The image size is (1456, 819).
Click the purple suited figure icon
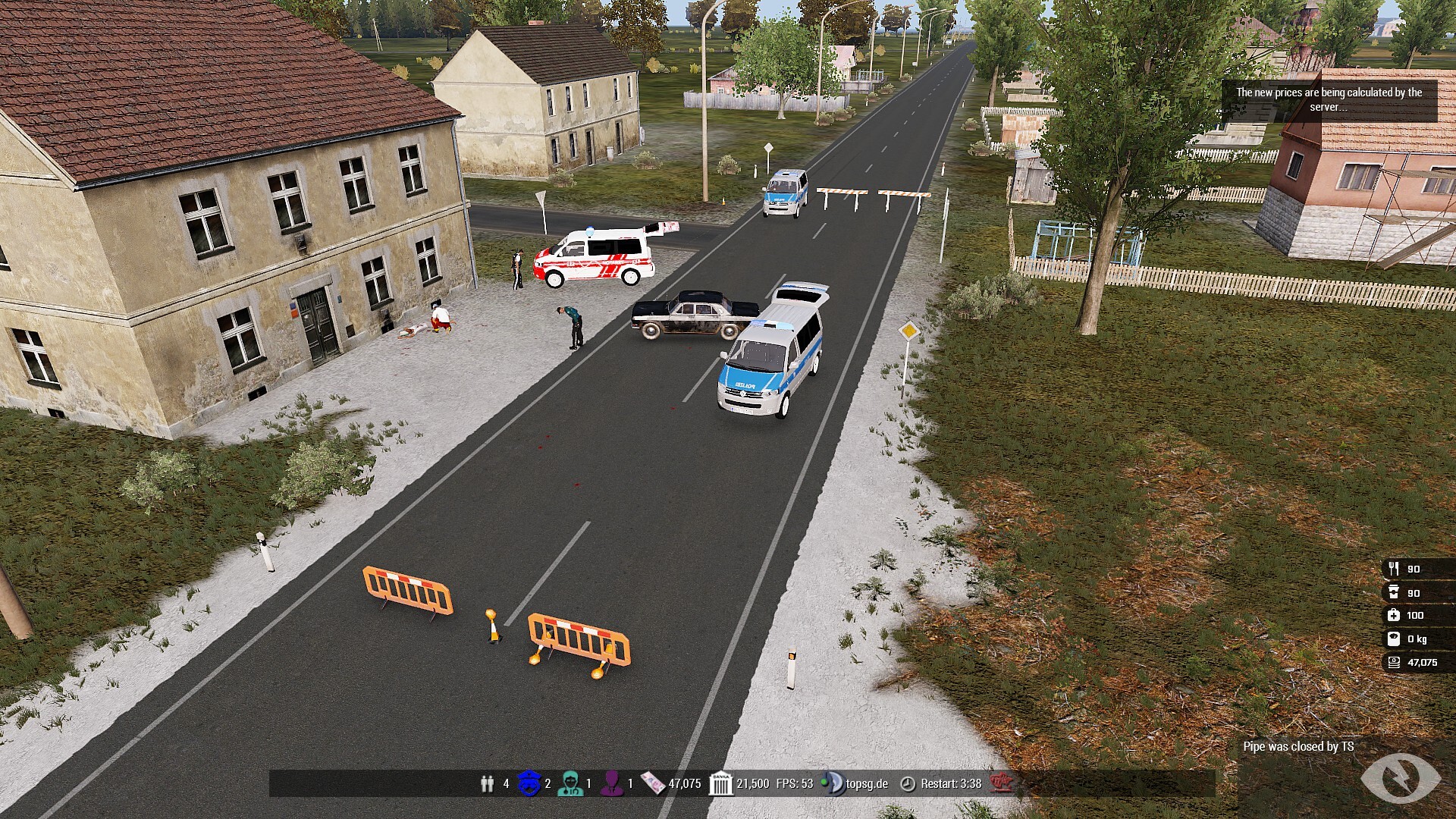coord(612,783)
